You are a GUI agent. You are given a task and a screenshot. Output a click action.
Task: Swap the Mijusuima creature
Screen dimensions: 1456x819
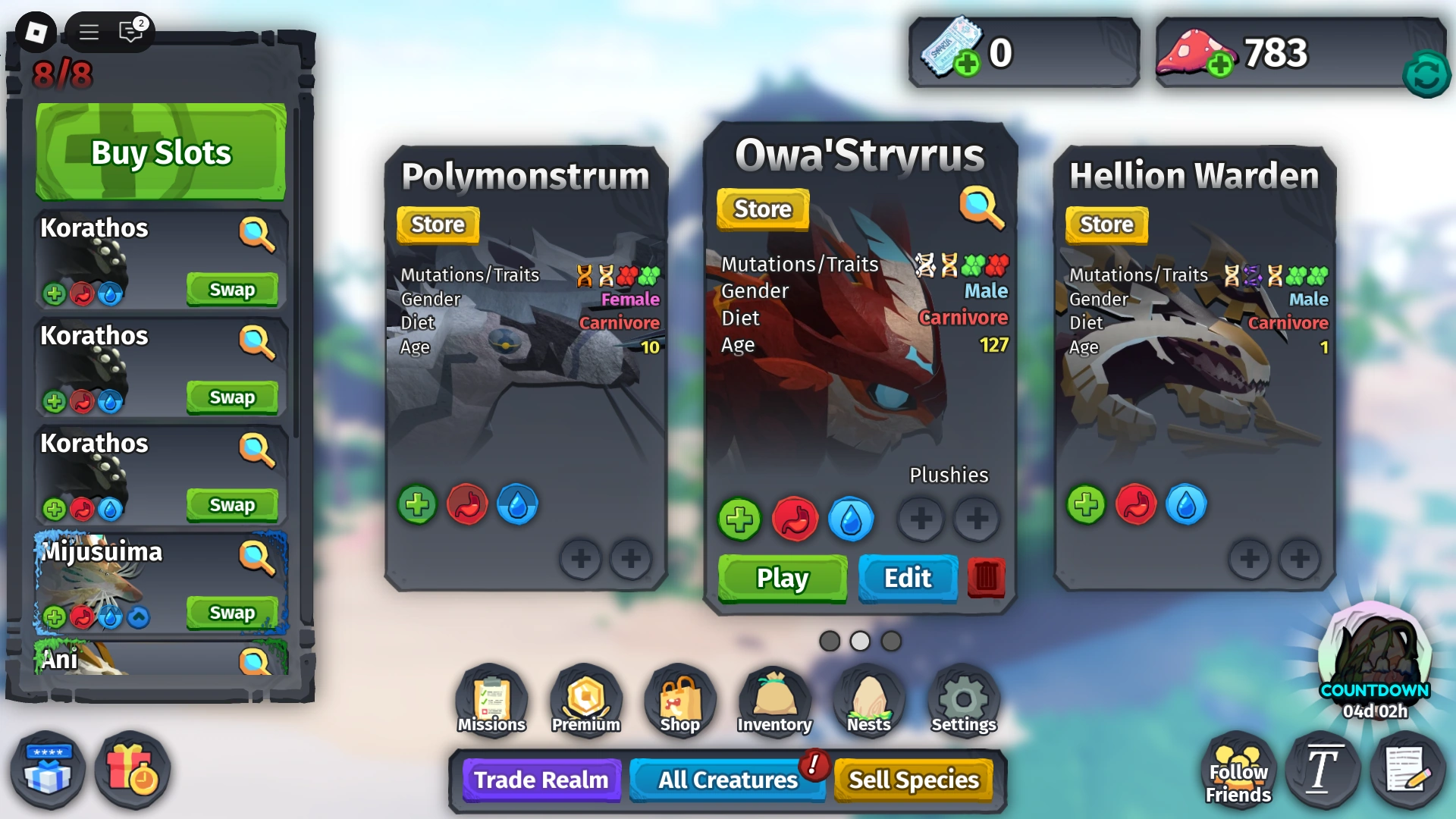[233, 613]
